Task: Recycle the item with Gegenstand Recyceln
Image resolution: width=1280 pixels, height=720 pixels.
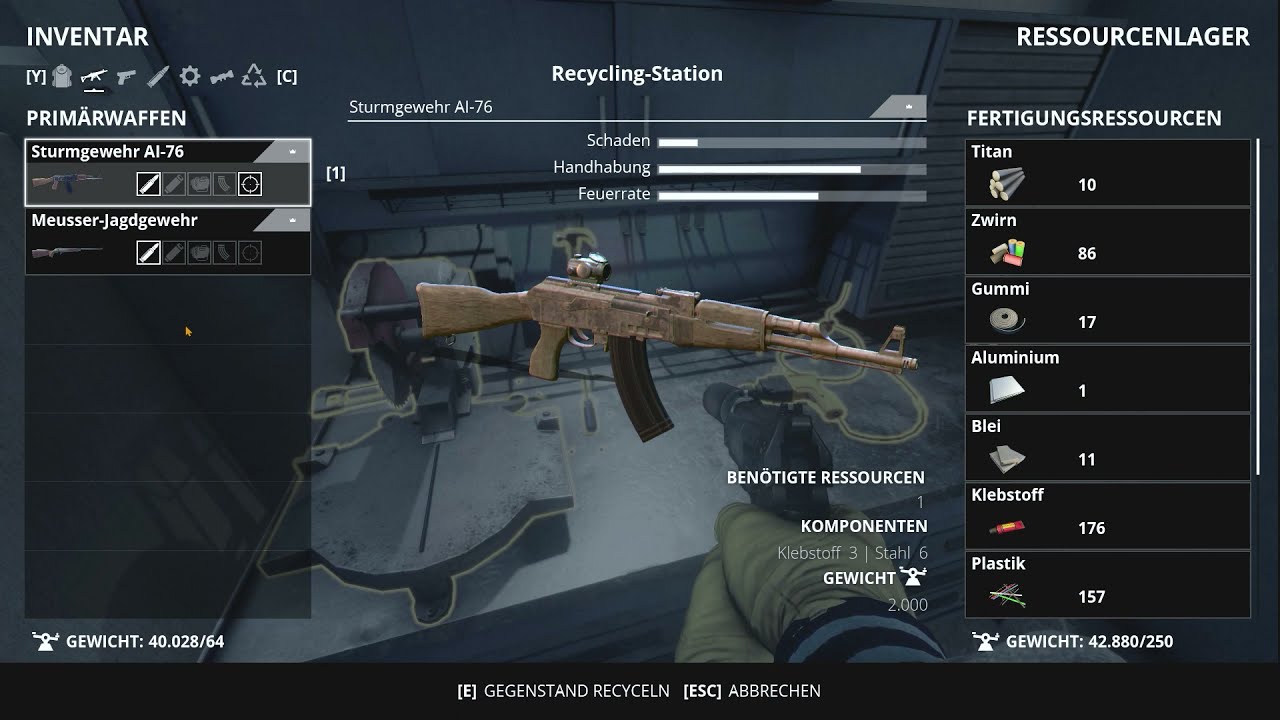Action: pos(563,691)
